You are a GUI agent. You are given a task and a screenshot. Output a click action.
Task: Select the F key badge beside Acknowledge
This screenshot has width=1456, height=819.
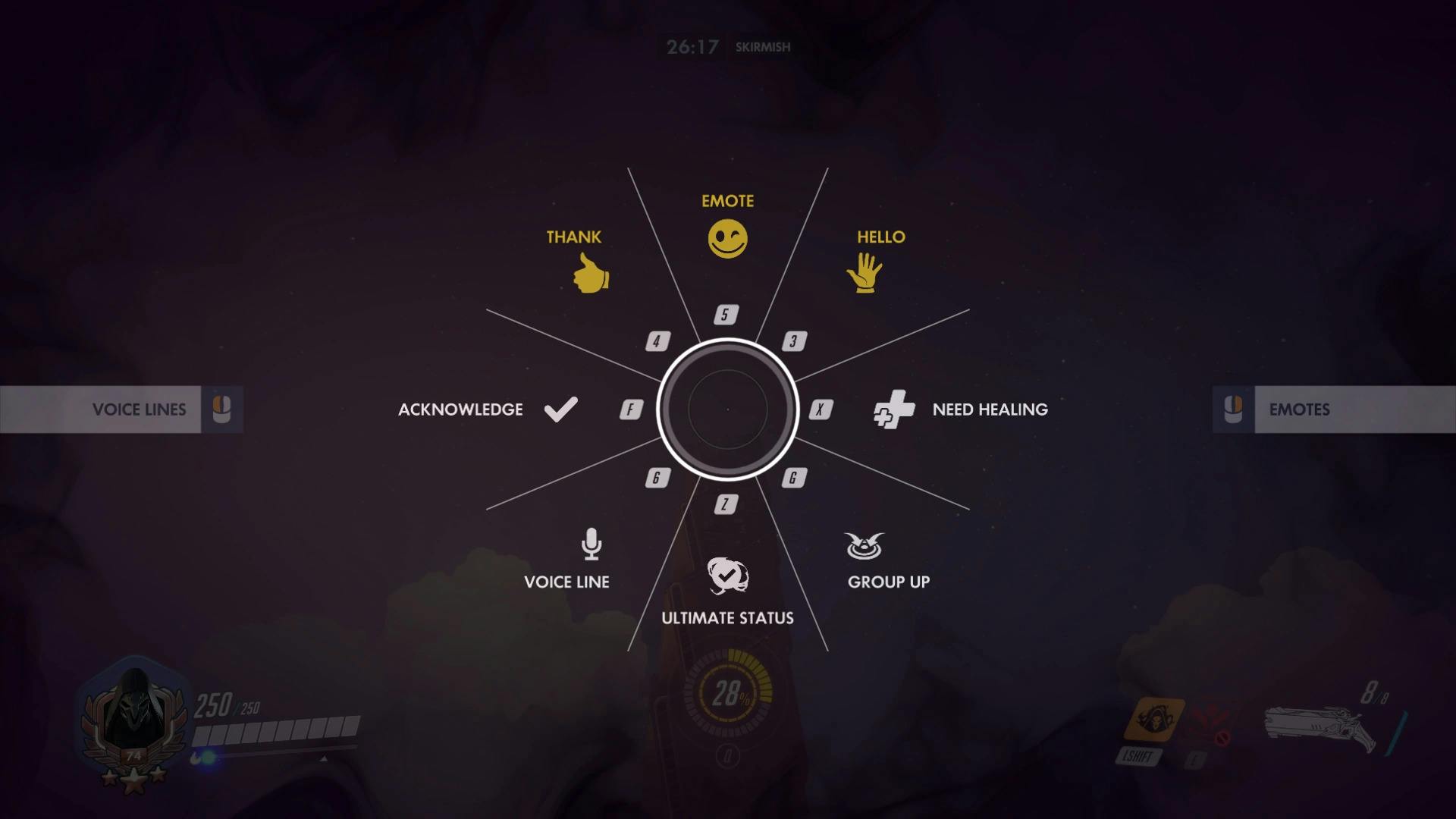tap(629, 409)
